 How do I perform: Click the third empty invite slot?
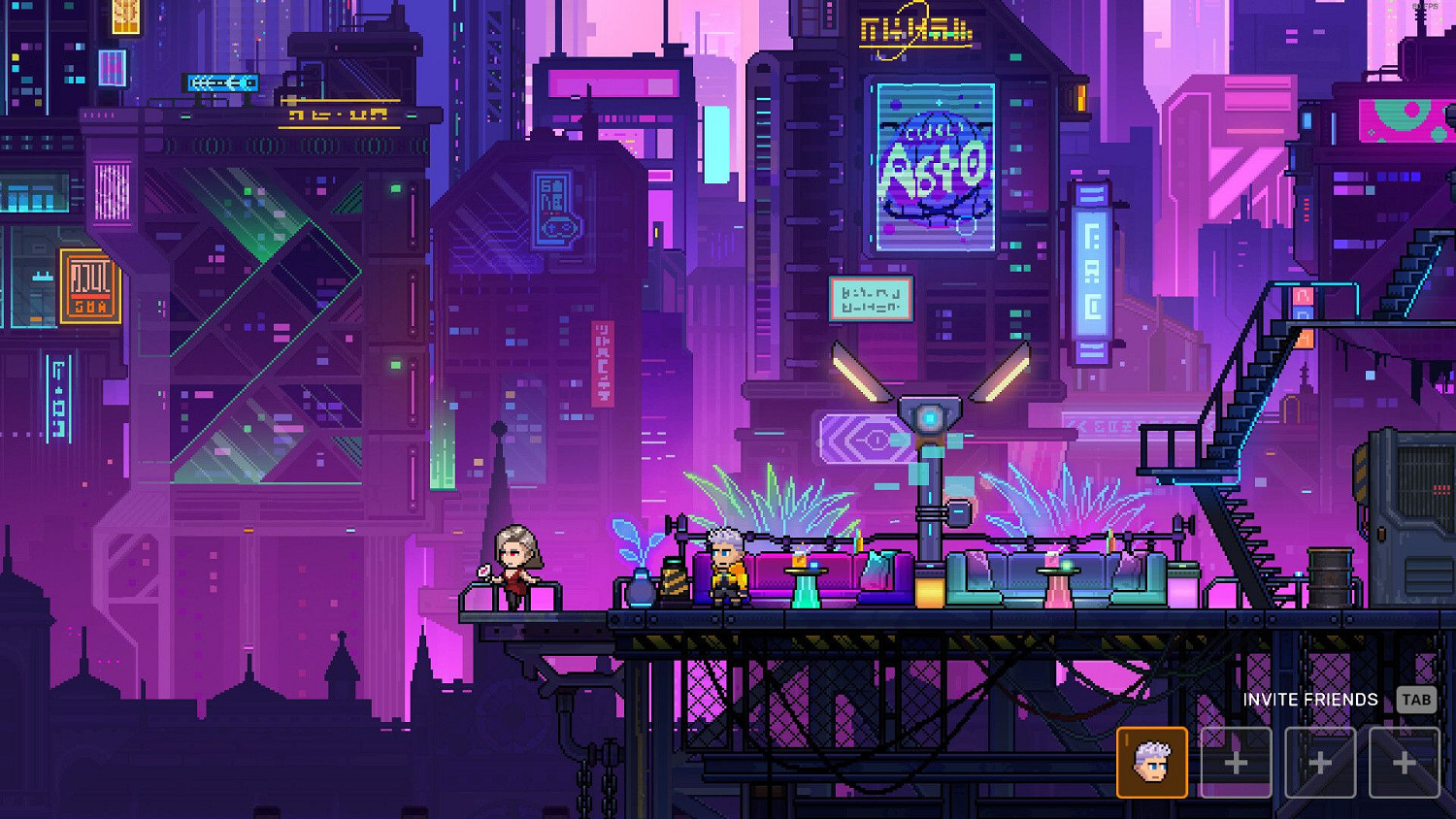(x=1406, y=762)
